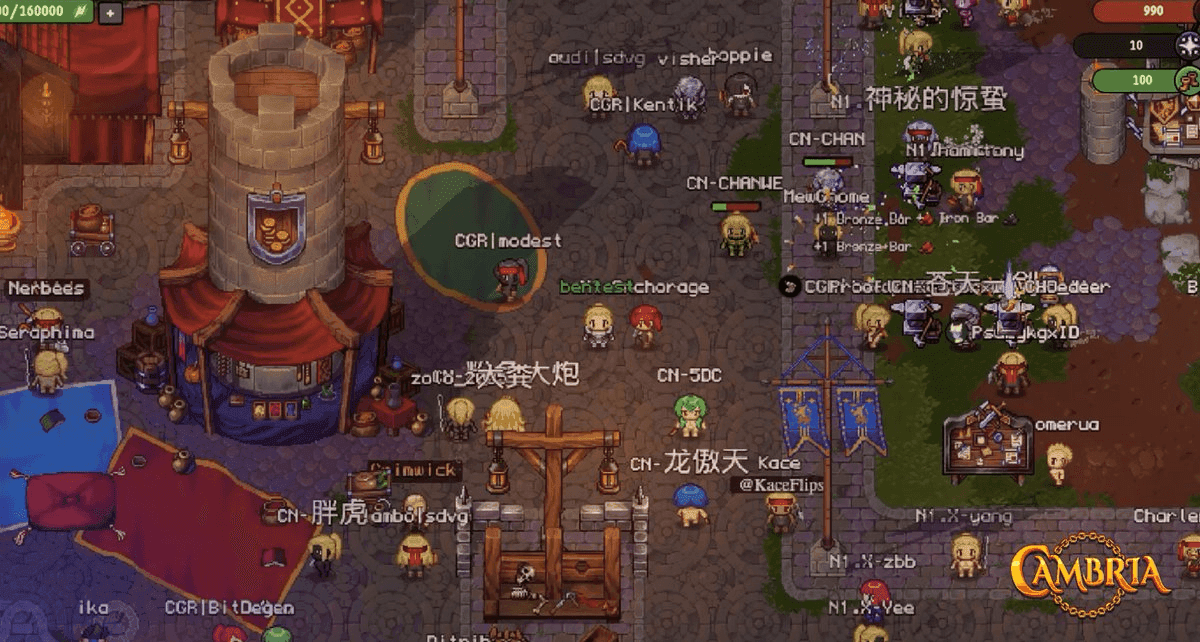Click the plus button beside the energy counter
Viewport: 1200px width, 642px height.
tap(109, 13)
